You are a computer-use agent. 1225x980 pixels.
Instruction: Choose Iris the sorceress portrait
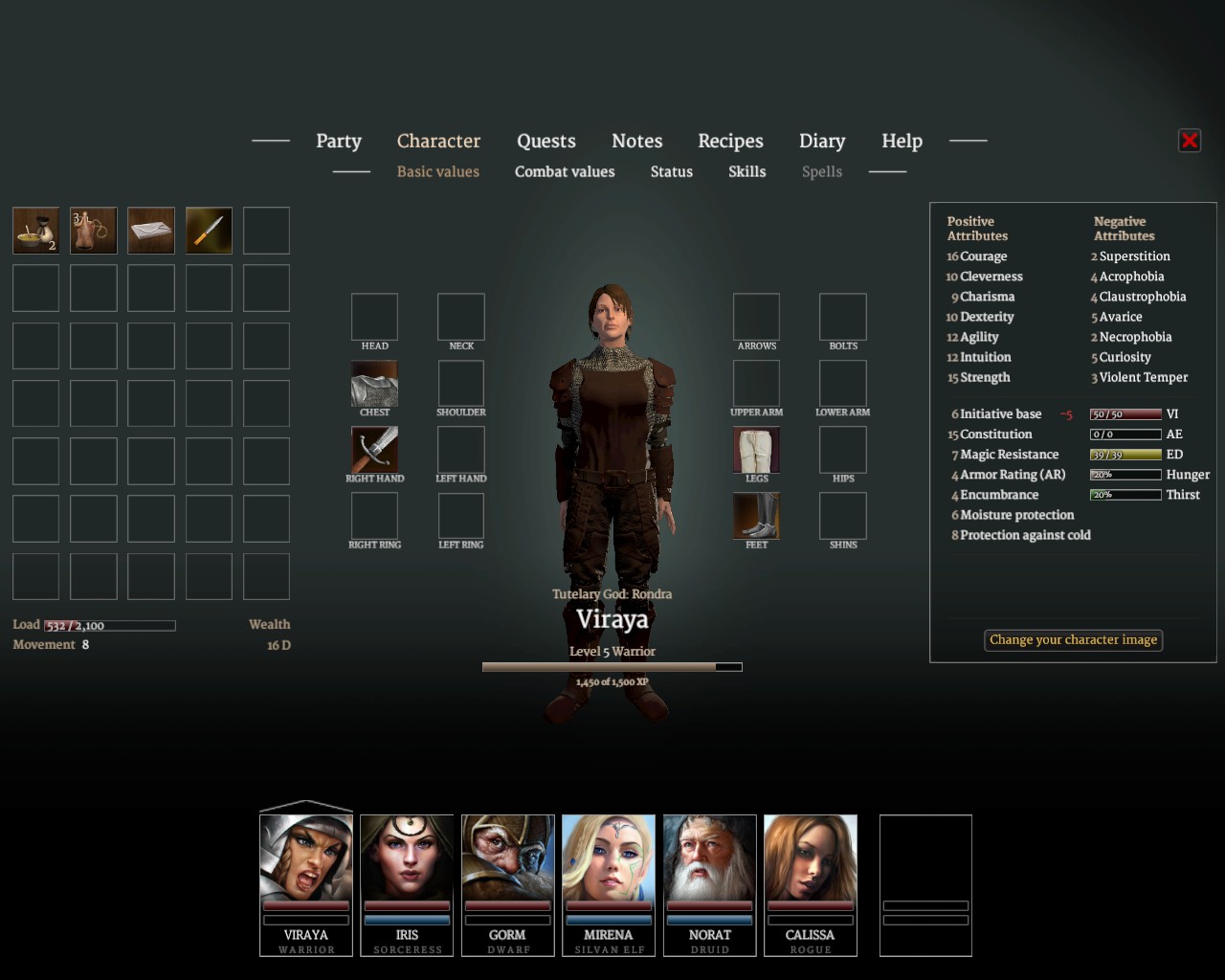coord(407,858)
